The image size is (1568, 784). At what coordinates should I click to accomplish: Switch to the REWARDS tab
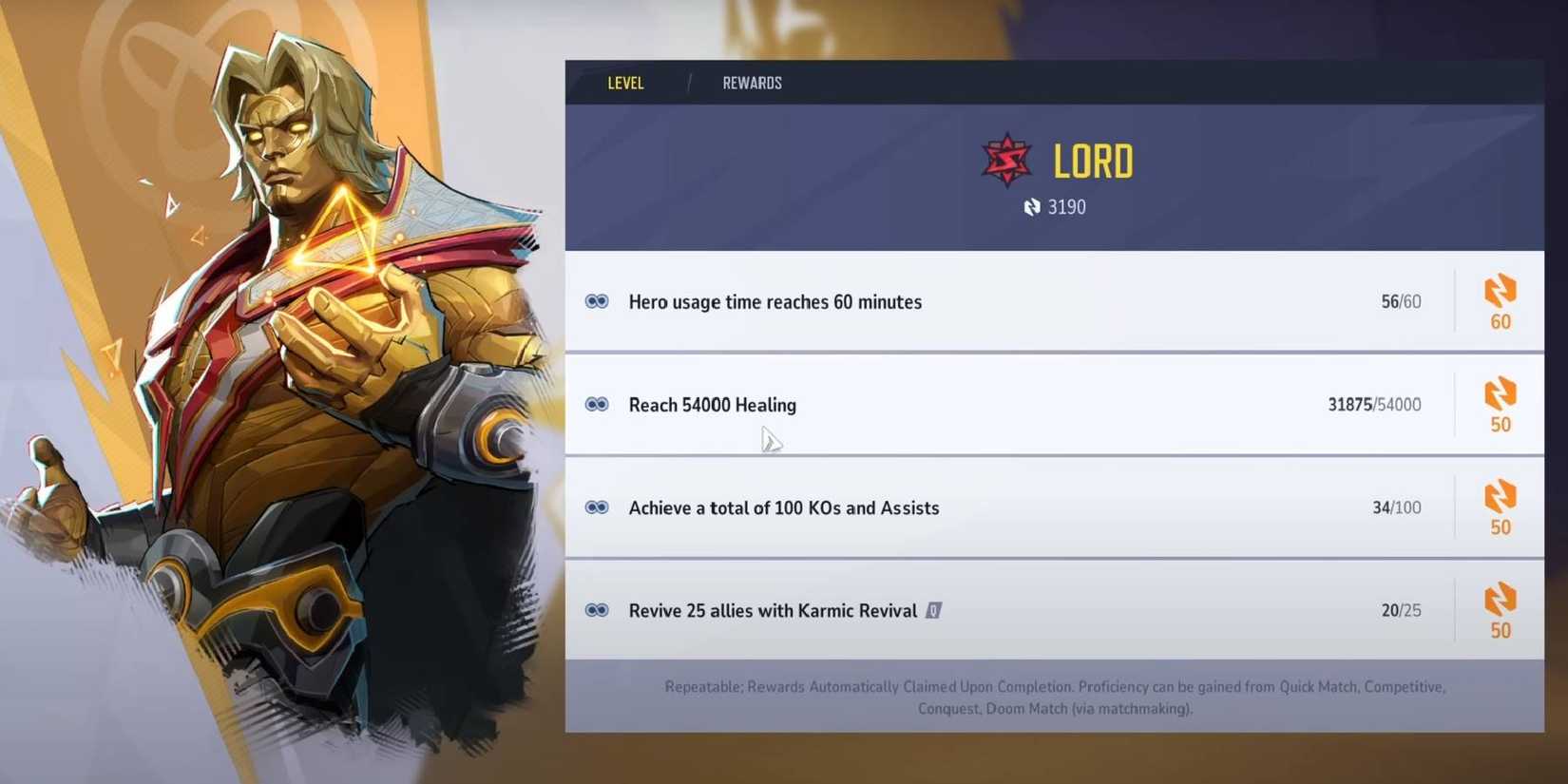(x=752, y=83)
